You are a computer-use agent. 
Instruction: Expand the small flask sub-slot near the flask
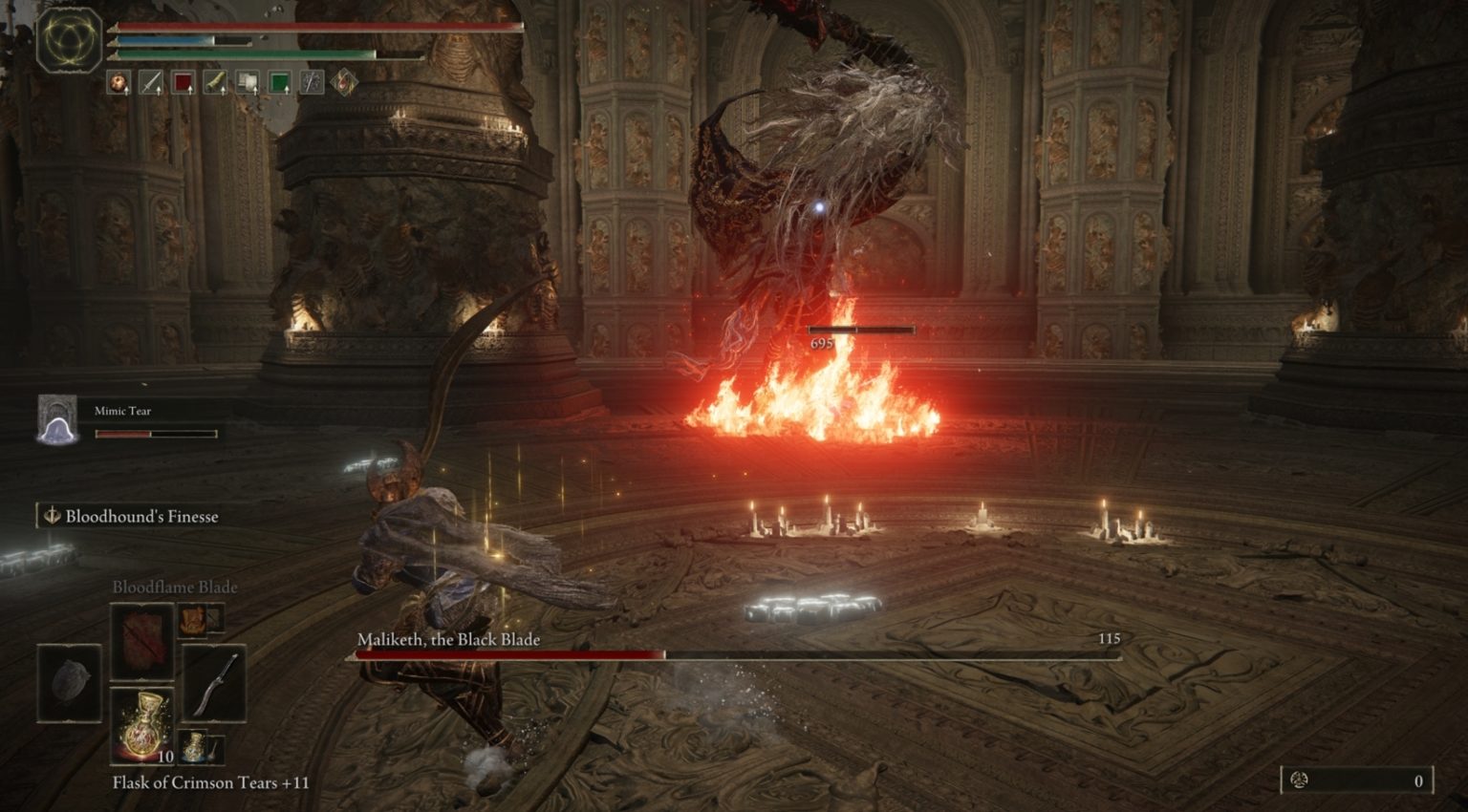click(216, 746)
